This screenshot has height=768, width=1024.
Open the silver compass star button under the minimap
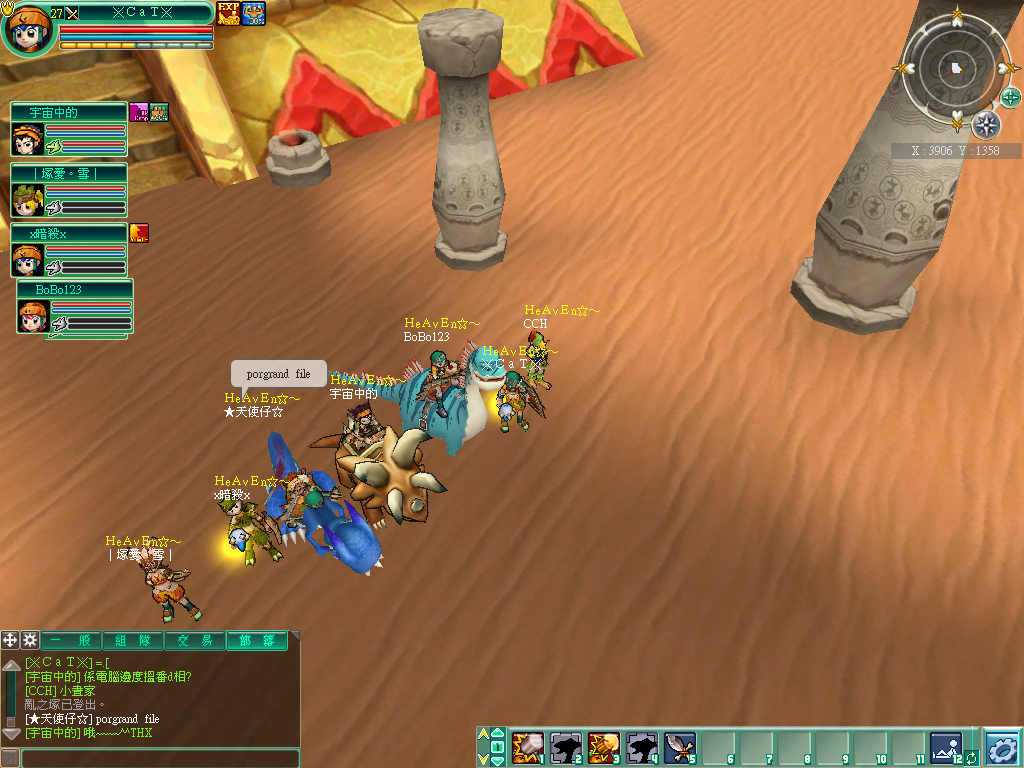(986, 124)
